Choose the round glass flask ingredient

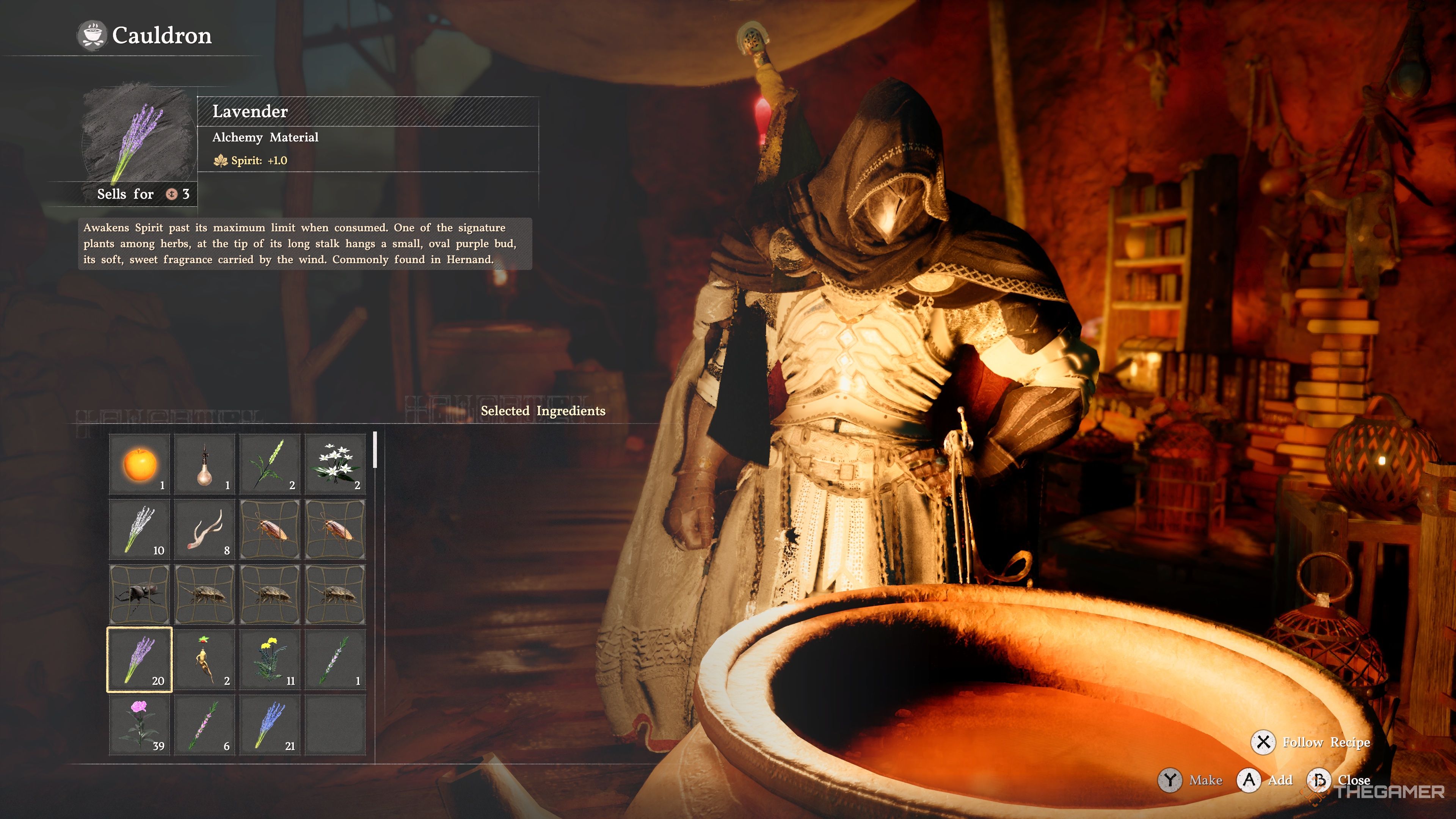click(205, 464)
